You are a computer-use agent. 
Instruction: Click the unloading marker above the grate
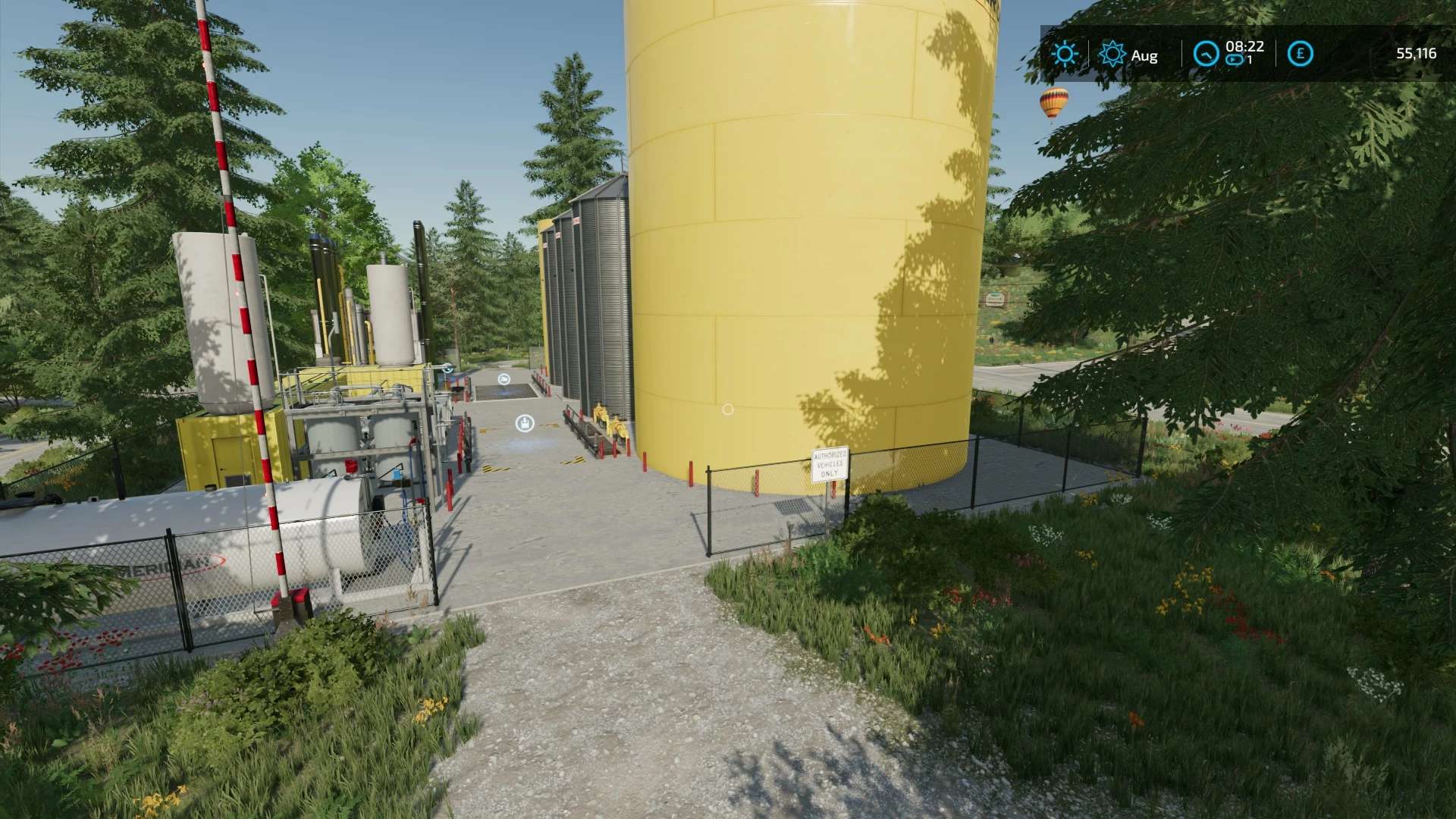click(x=504, y=379)
